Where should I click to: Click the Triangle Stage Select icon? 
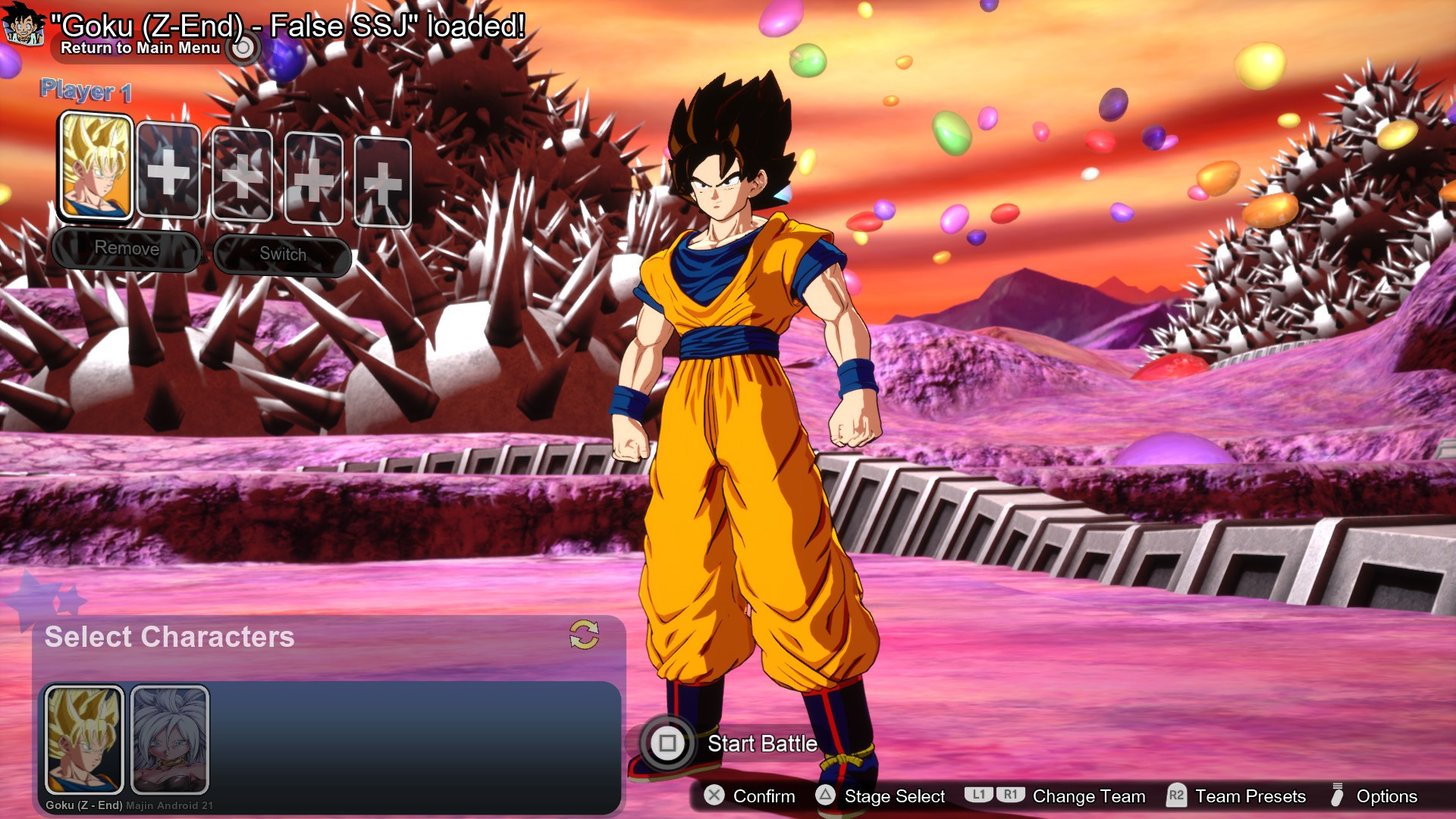pos(824,797)
